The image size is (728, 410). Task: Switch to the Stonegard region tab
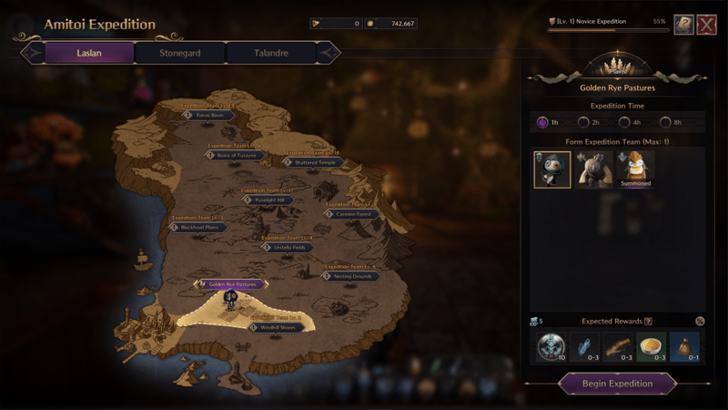(x=180, y=52)
